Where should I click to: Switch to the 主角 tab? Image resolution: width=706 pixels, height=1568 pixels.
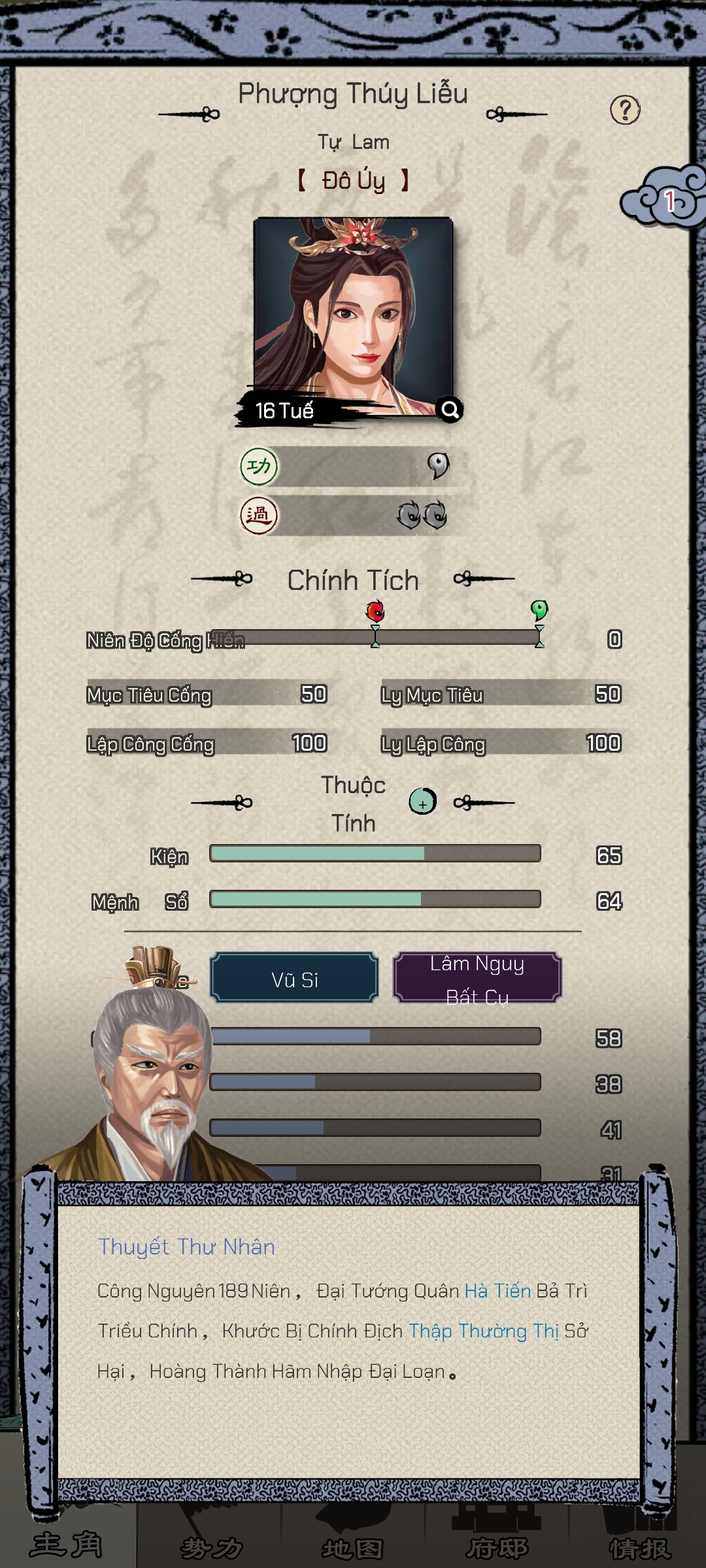click(67, 1544)
